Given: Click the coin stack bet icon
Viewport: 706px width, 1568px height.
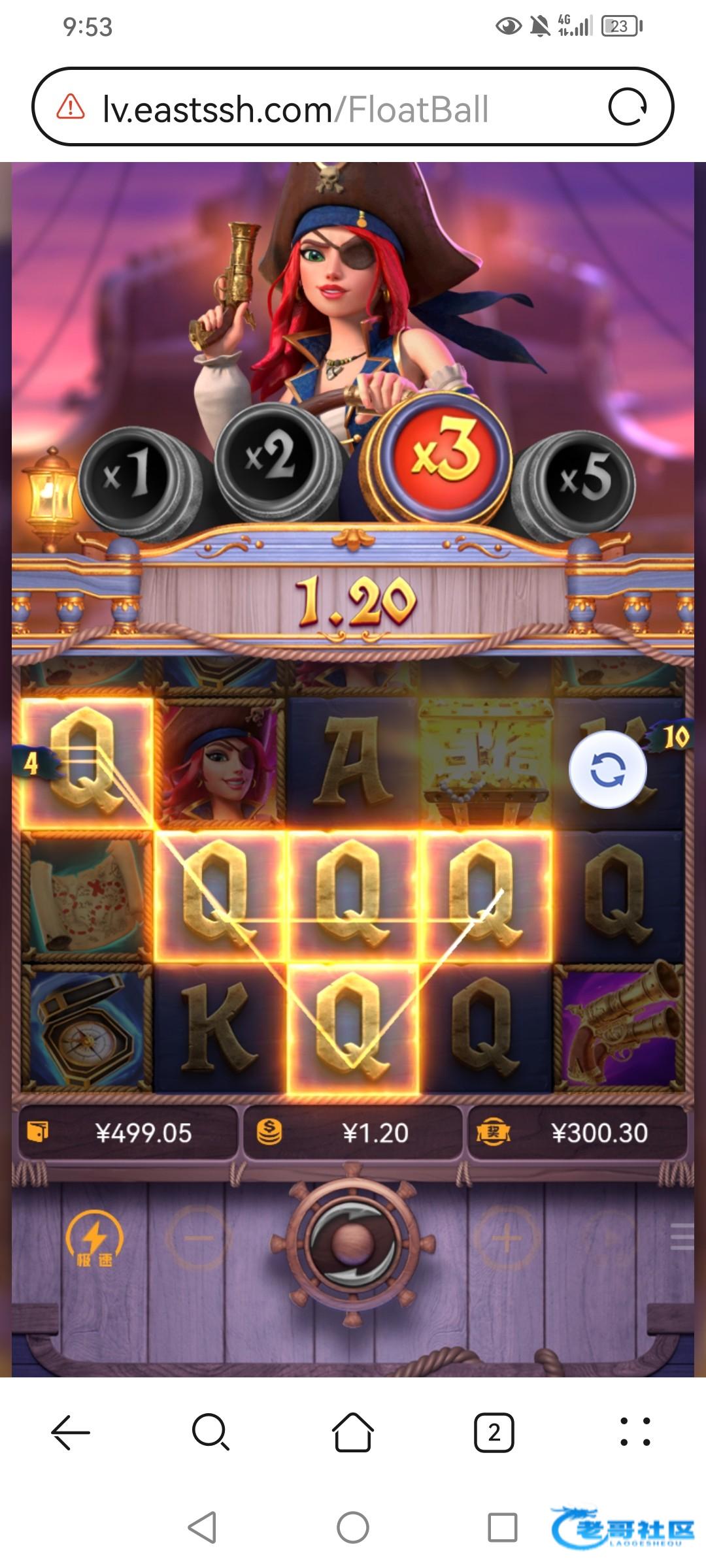Looking at the screenshot, I should pyautogui.click(x=269, y=1132).
